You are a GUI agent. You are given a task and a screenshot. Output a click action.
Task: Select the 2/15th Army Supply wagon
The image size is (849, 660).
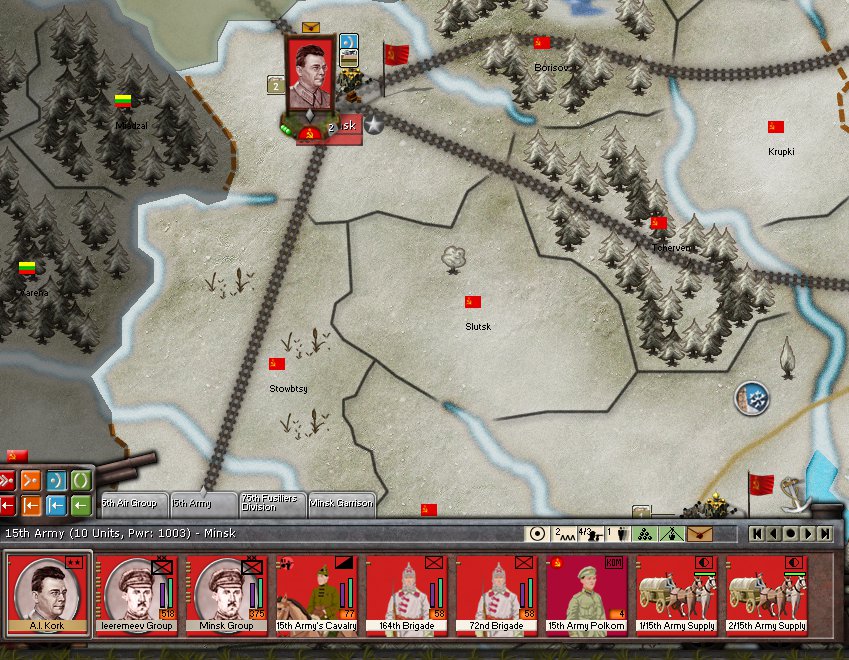(x=768, y=593)
